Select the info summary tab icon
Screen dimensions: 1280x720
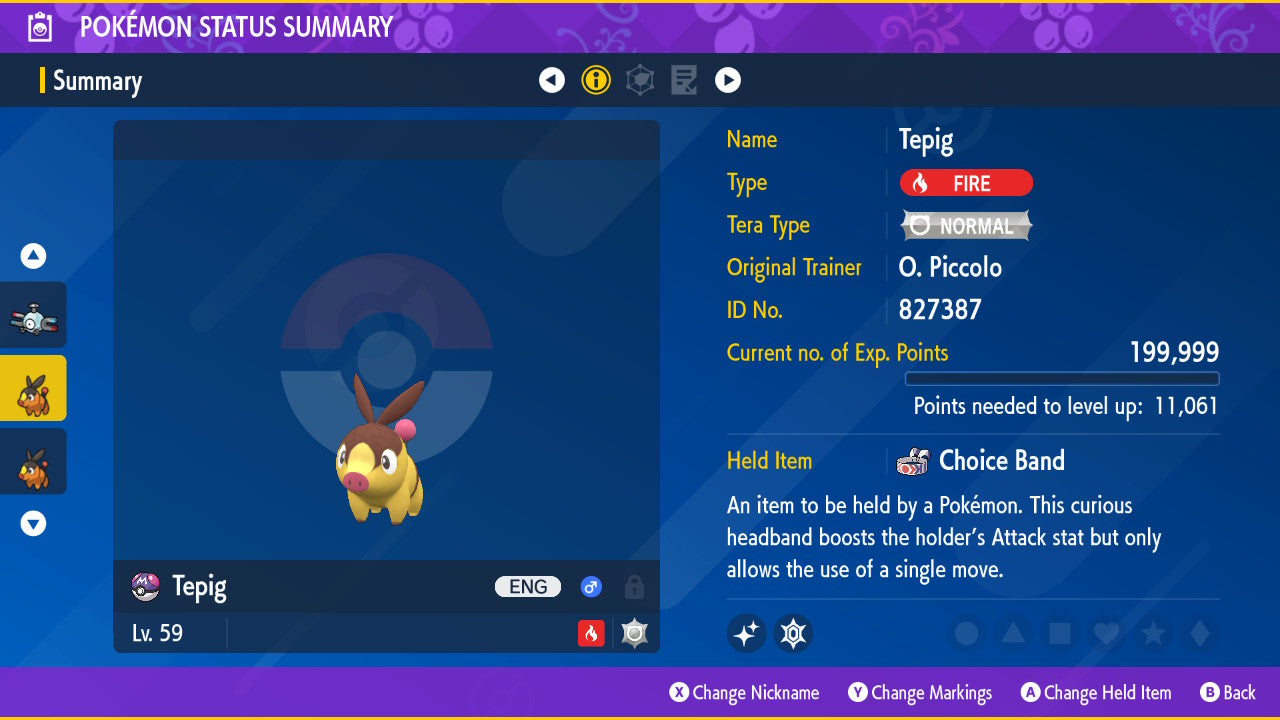596,80
